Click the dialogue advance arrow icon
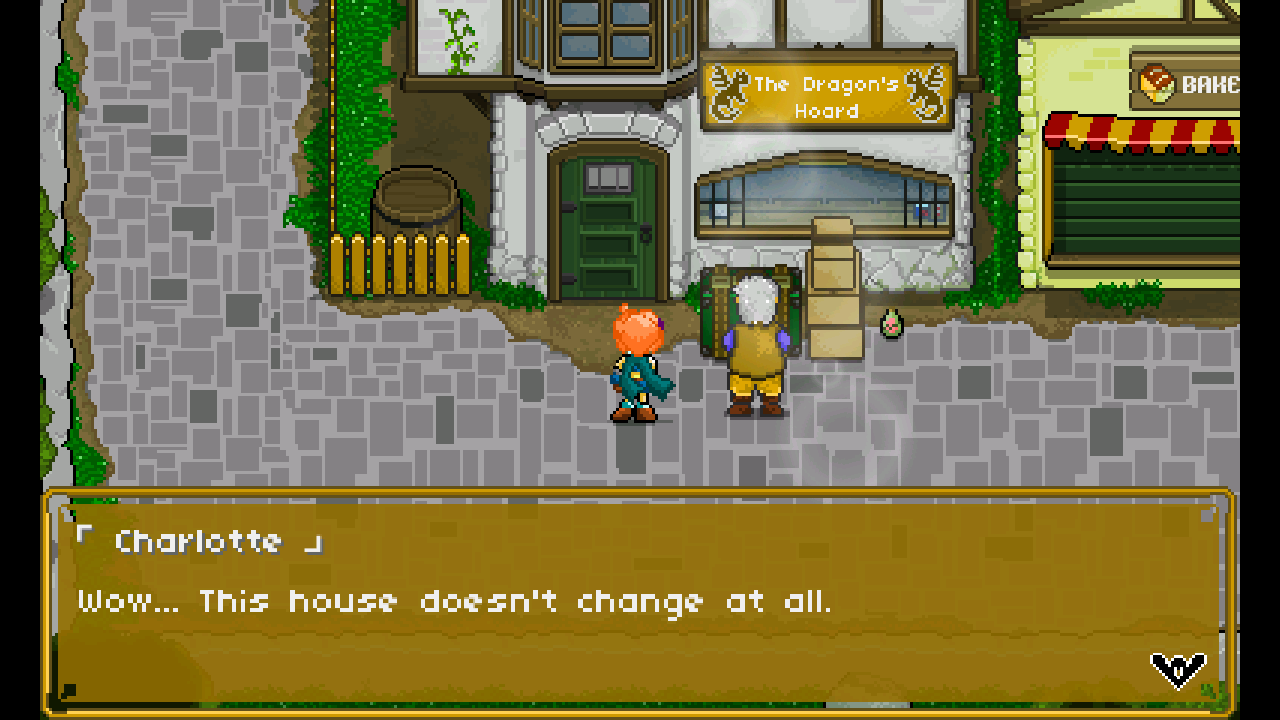 [1176, 672]
